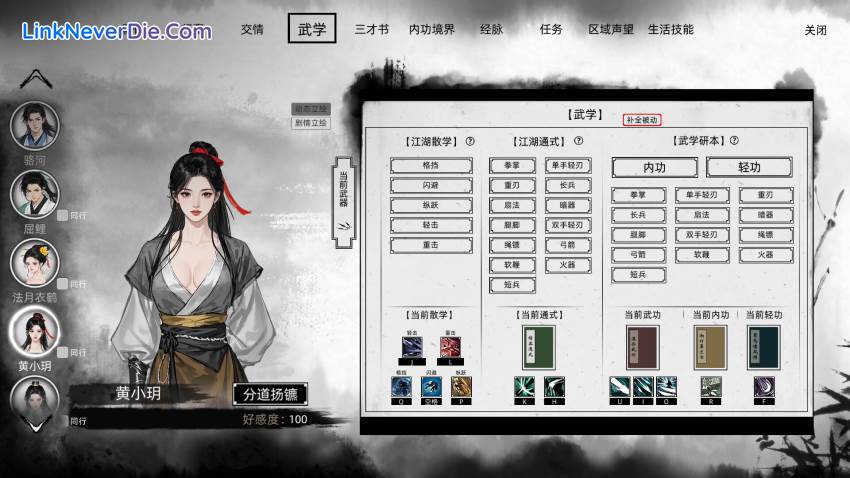850x478 pixels.
Task: Click the red 补全被动 button
Action: tap(642, 120)
